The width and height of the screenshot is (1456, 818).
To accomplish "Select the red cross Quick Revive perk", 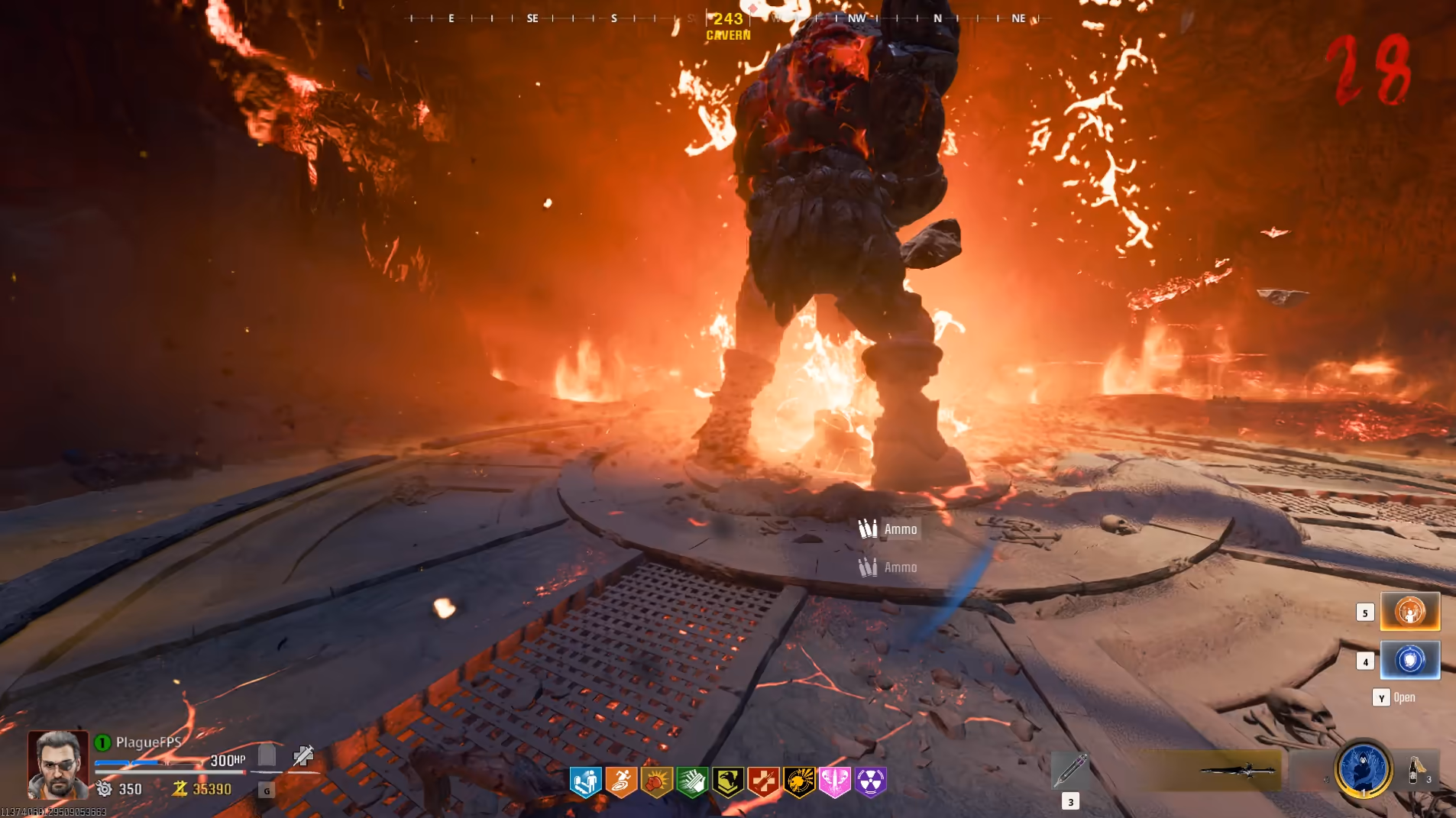I will tap(764, 782).
